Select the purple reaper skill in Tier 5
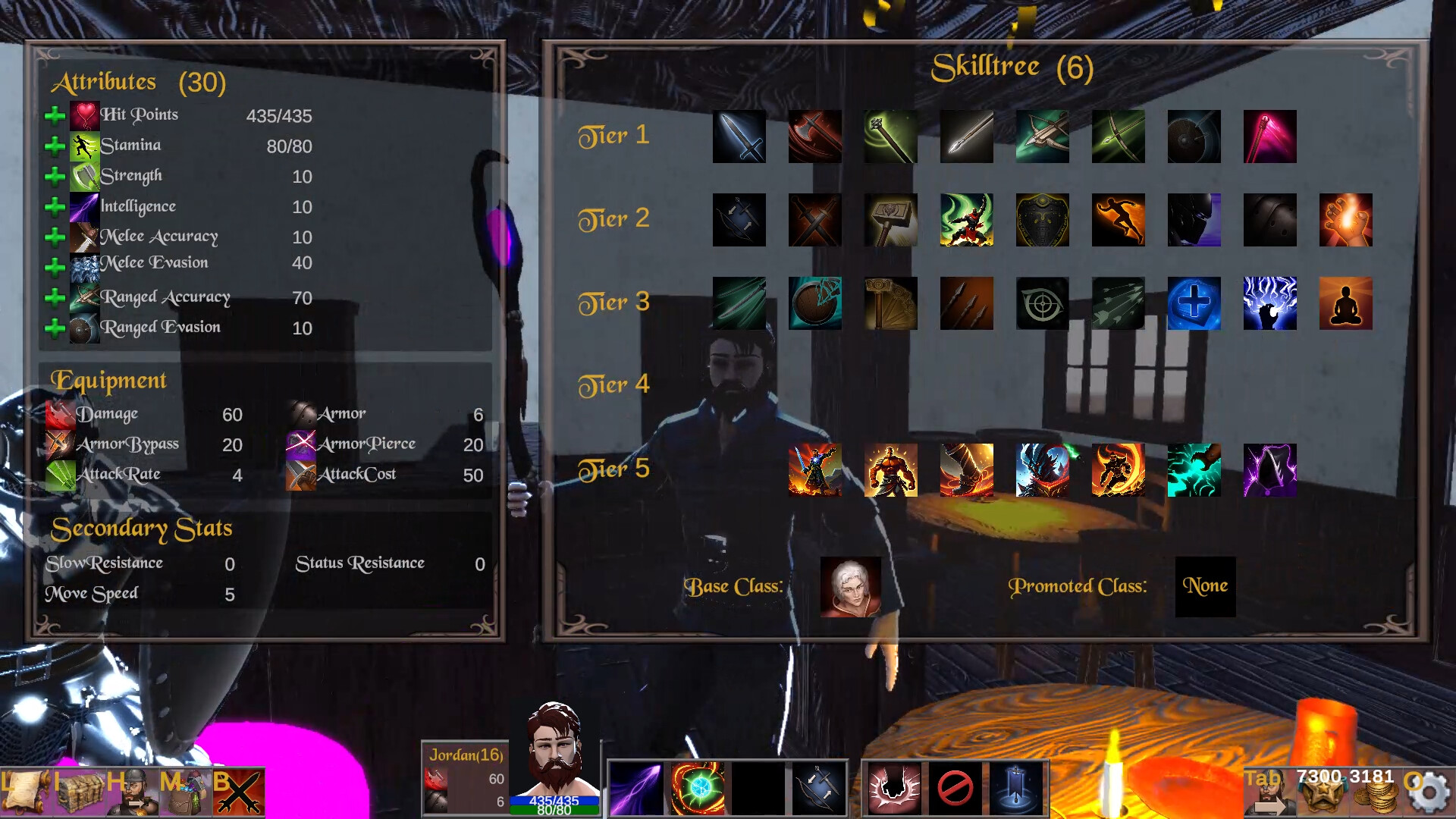1456x819 pixels. 1270,470
